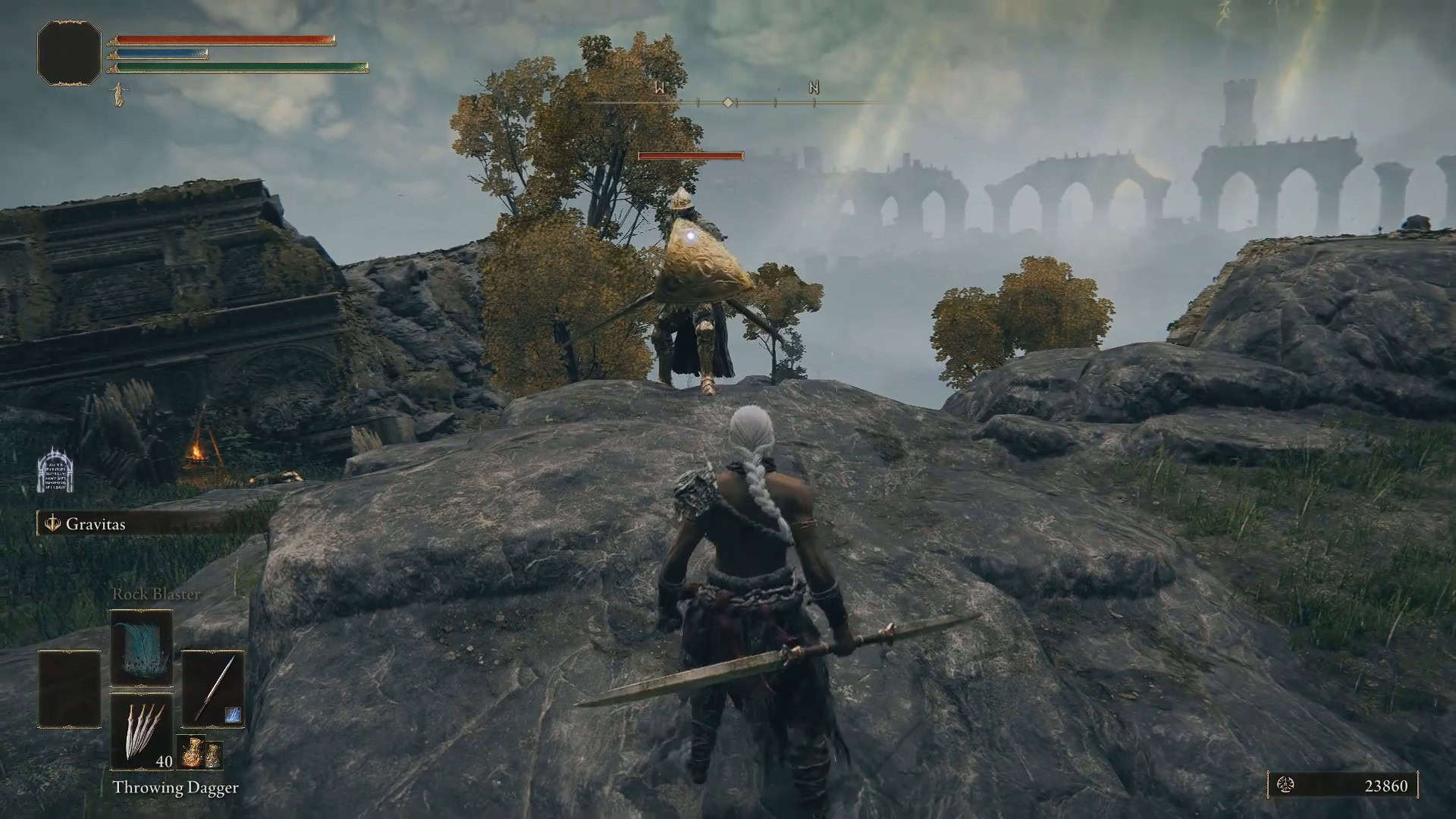Click the crimson flask pouch icon
This screenshot has height=819, width=1456.
click(x=187, y=755)
